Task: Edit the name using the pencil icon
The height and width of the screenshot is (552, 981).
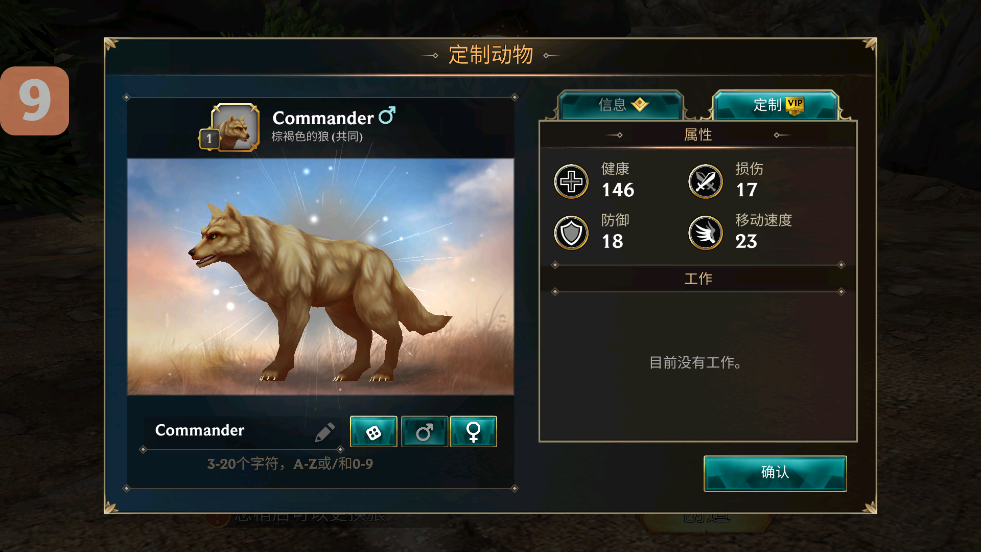Action: click(325, 432)
